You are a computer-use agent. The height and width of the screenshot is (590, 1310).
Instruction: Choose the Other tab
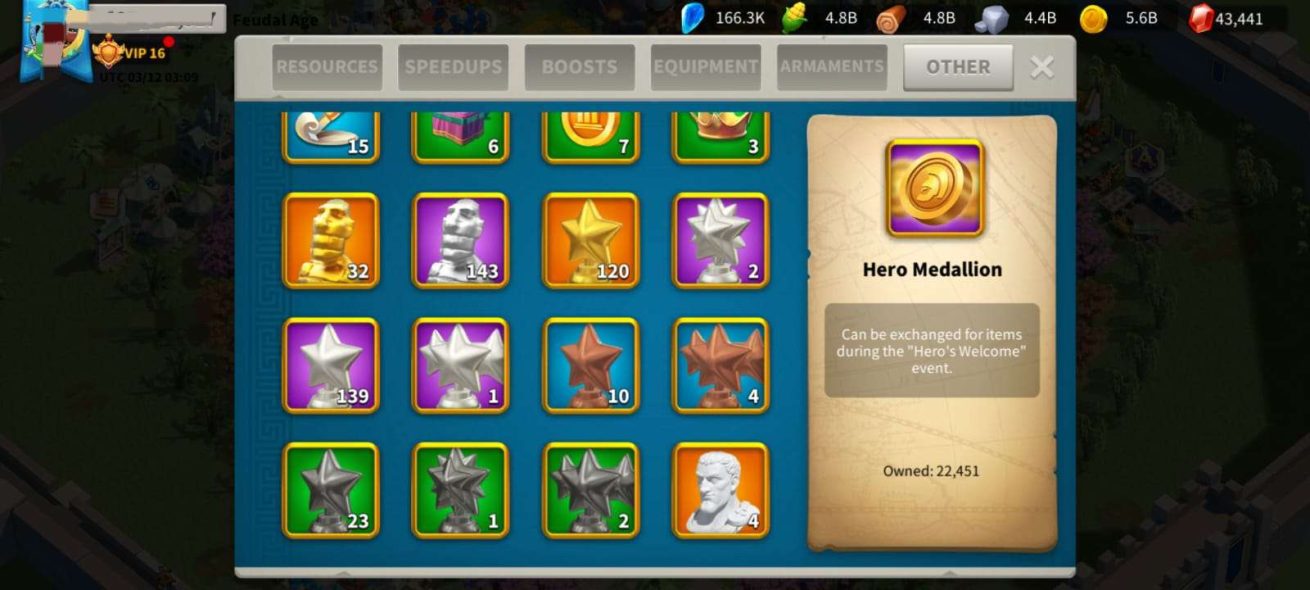pyautogui.click(x=958, y=67)
